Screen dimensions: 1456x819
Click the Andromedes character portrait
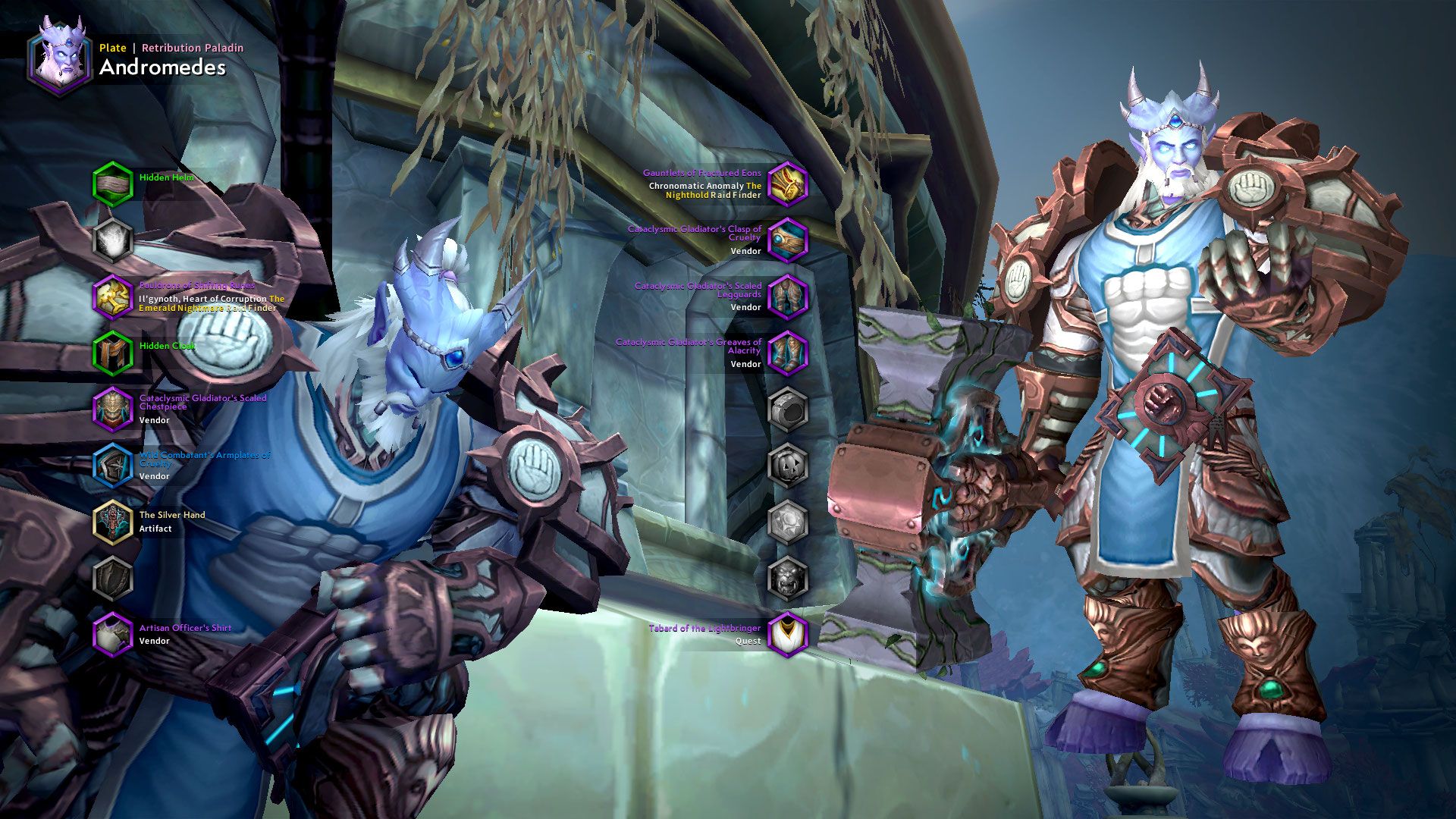click(60, 58)
